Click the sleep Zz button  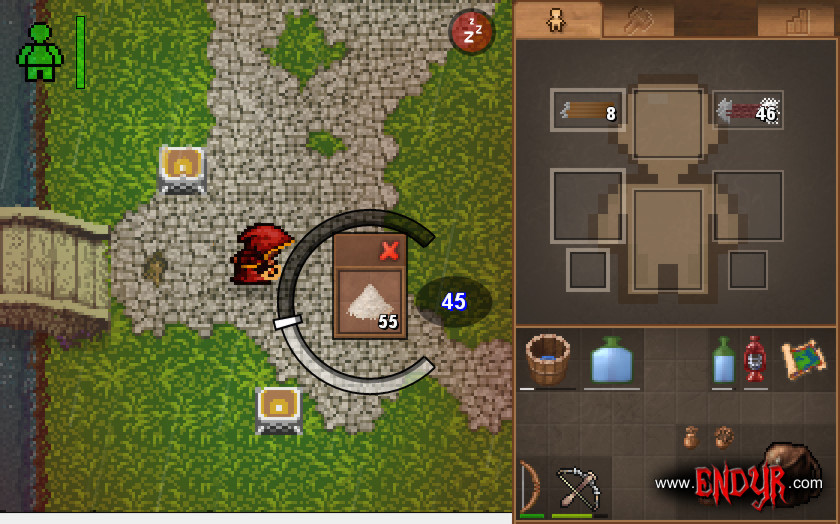[x=472, y=32]
